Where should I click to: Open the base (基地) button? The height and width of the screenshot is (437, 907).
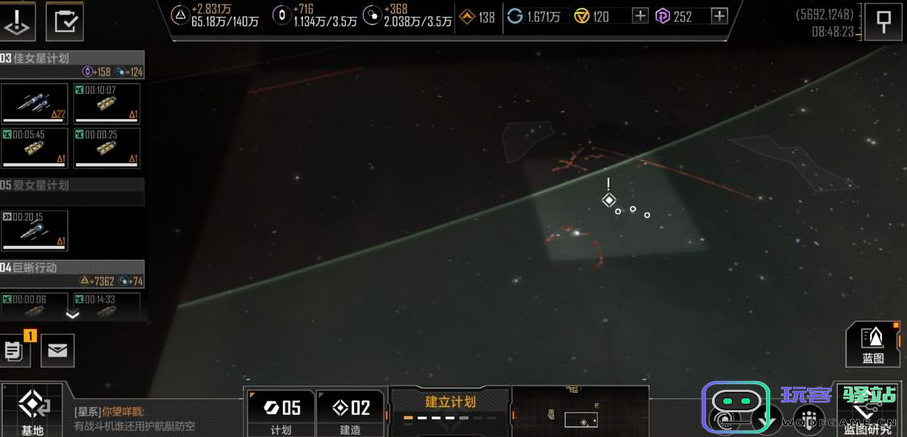tap(32, 410)
